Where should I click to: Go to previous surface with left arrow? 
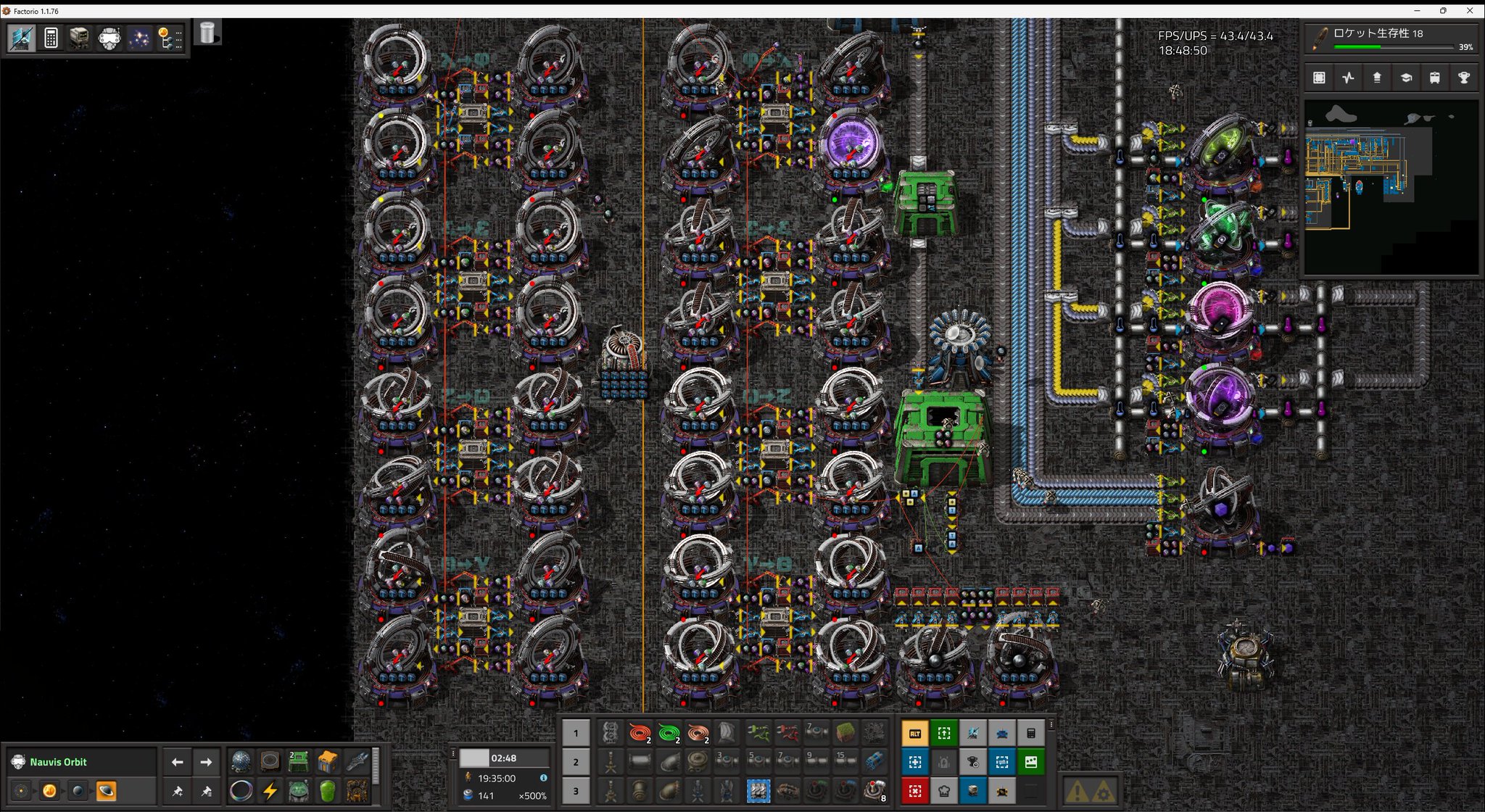(x=178, y=762)
